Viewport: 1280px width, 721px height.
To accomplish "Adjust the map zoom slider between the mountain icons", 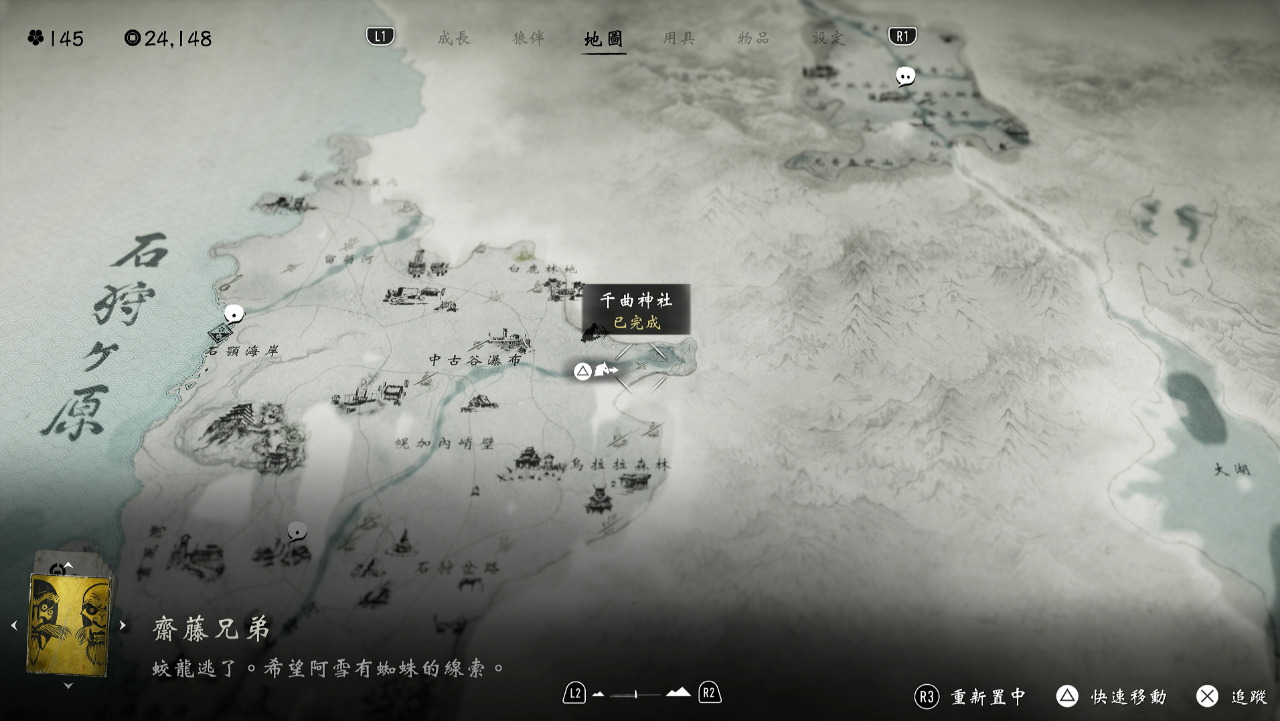I will (635, 693).
